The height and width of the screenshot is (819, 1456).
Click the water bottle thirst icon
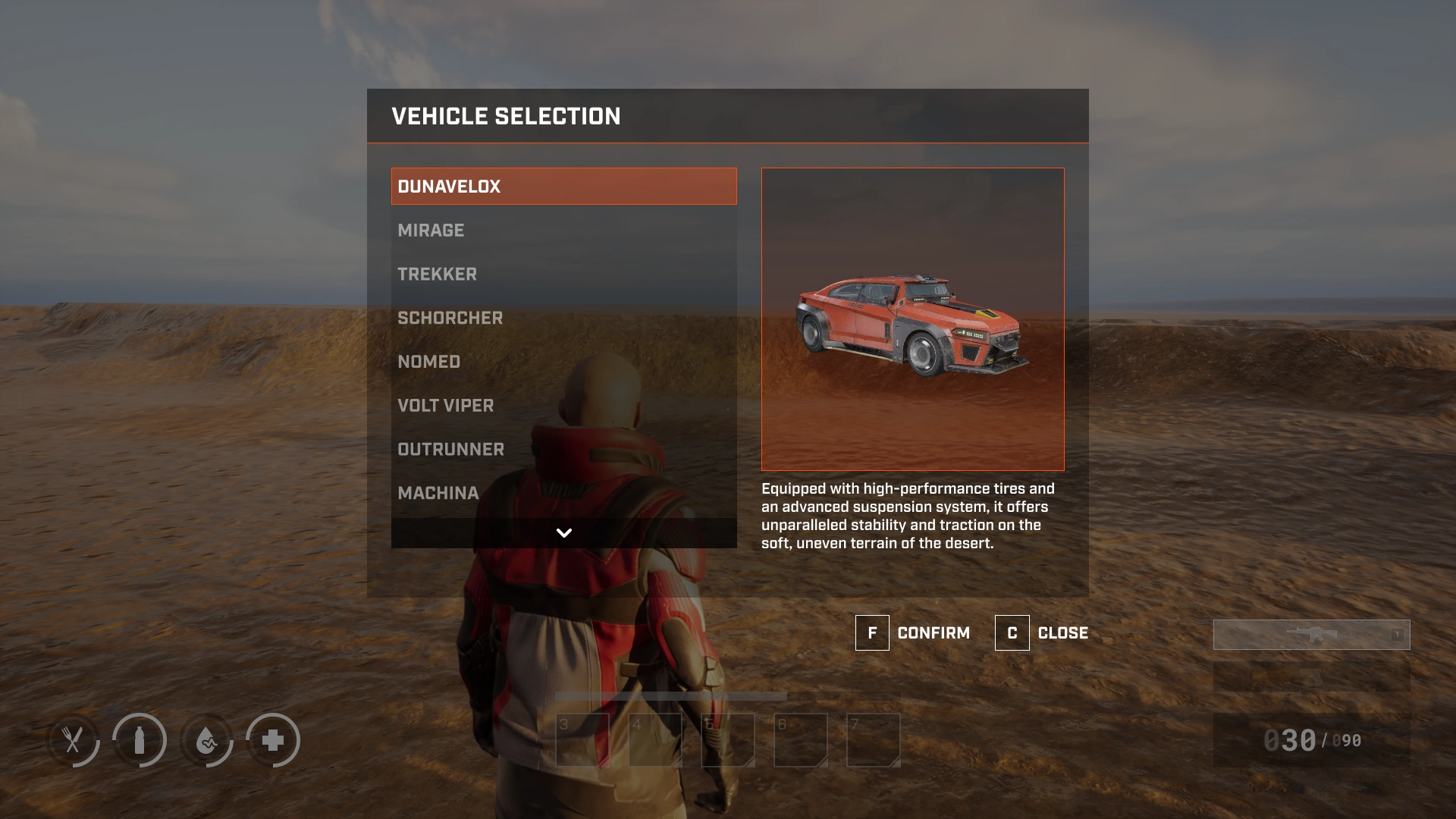[140, 740]
